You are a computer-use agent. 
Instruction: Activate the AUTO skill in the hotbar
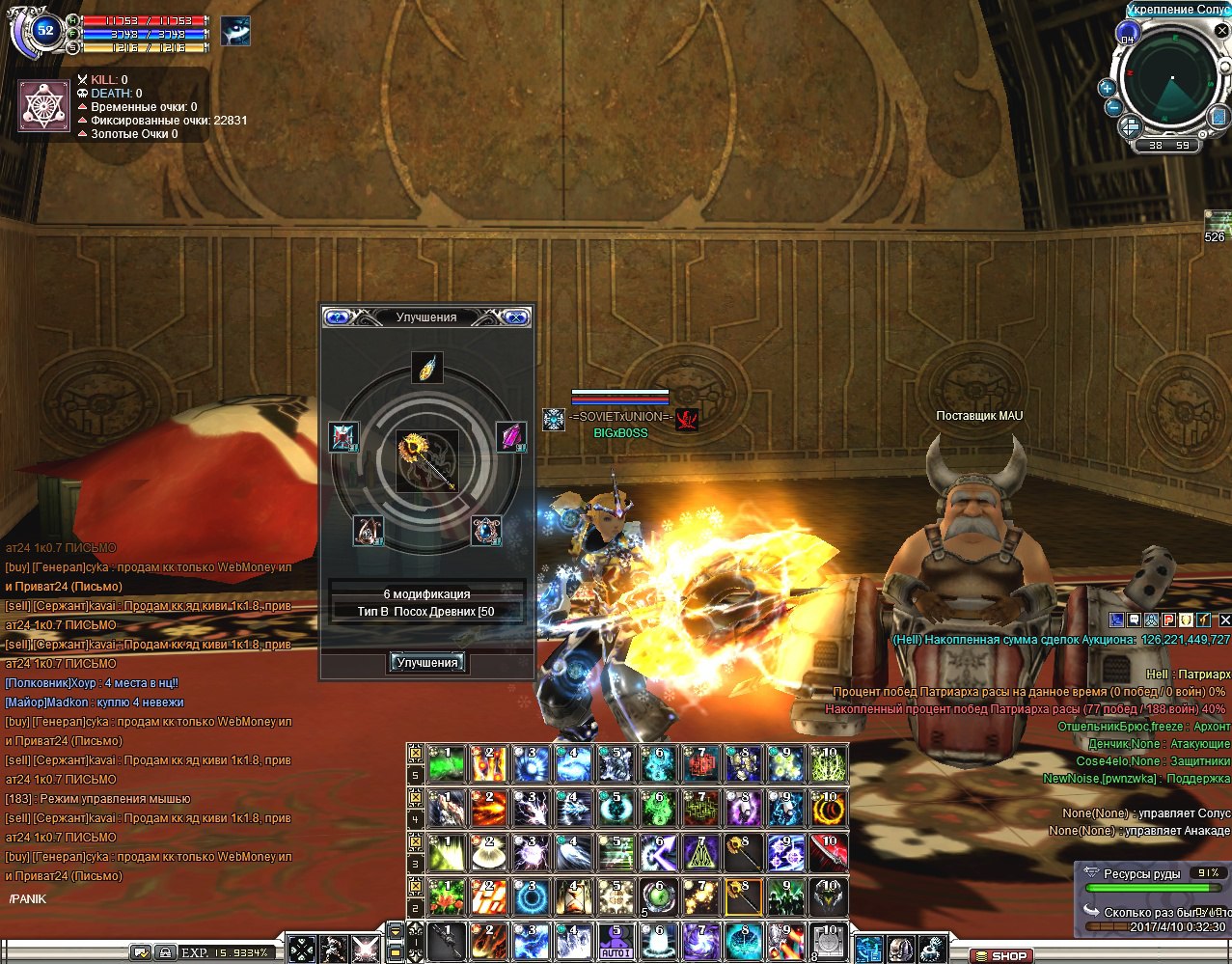[616, 941]
